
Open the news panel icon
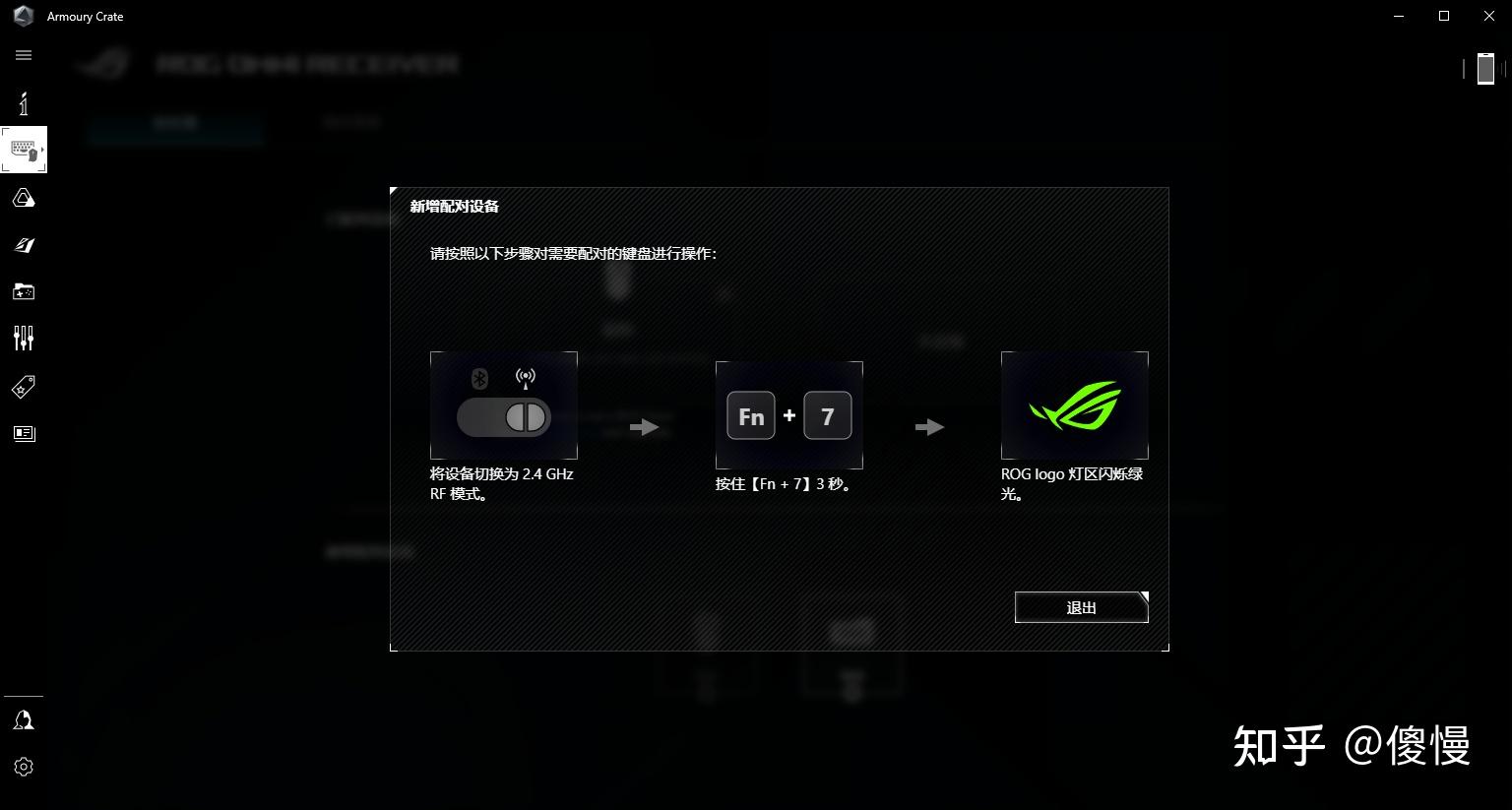click(x=24, y=433)
